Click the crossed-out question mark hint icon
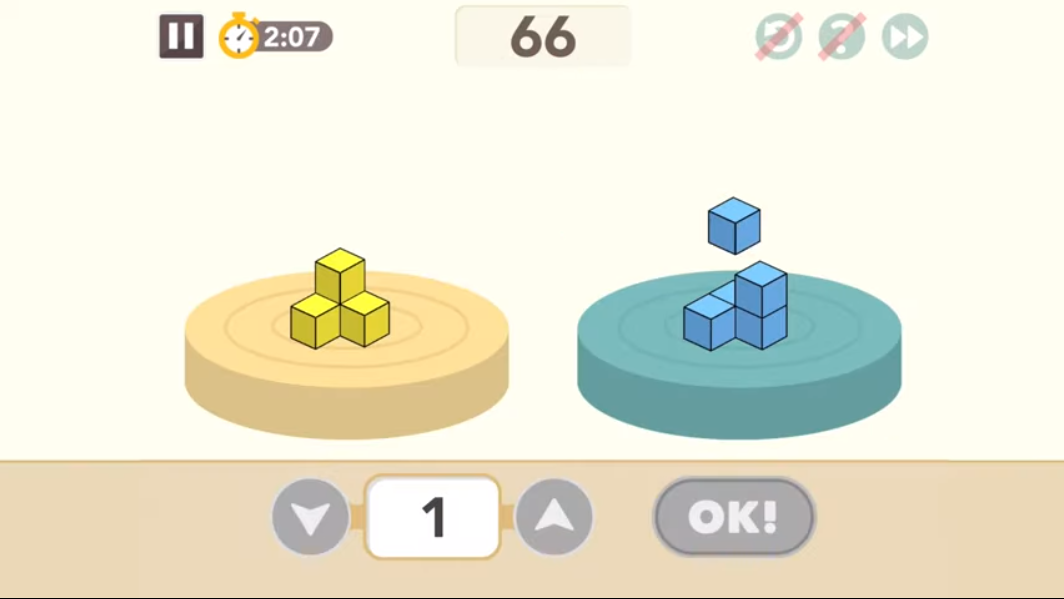This screenshot has width=1064, height=599. 842,38
